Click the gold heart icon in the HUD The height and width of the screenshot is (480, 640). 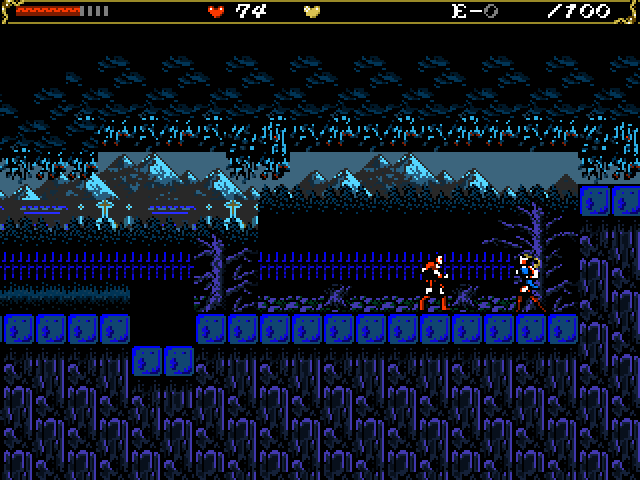312,12
